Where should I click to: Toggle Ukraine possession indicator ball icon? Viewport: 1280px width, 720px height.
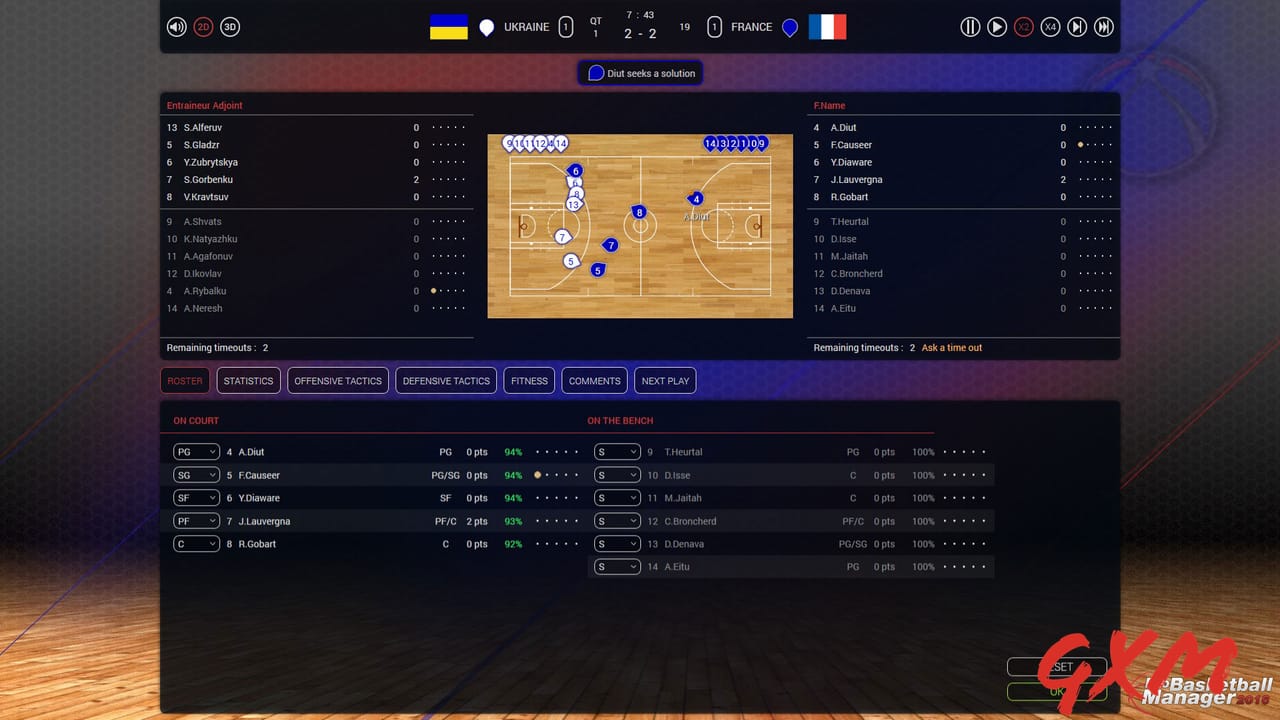point(487,27)
